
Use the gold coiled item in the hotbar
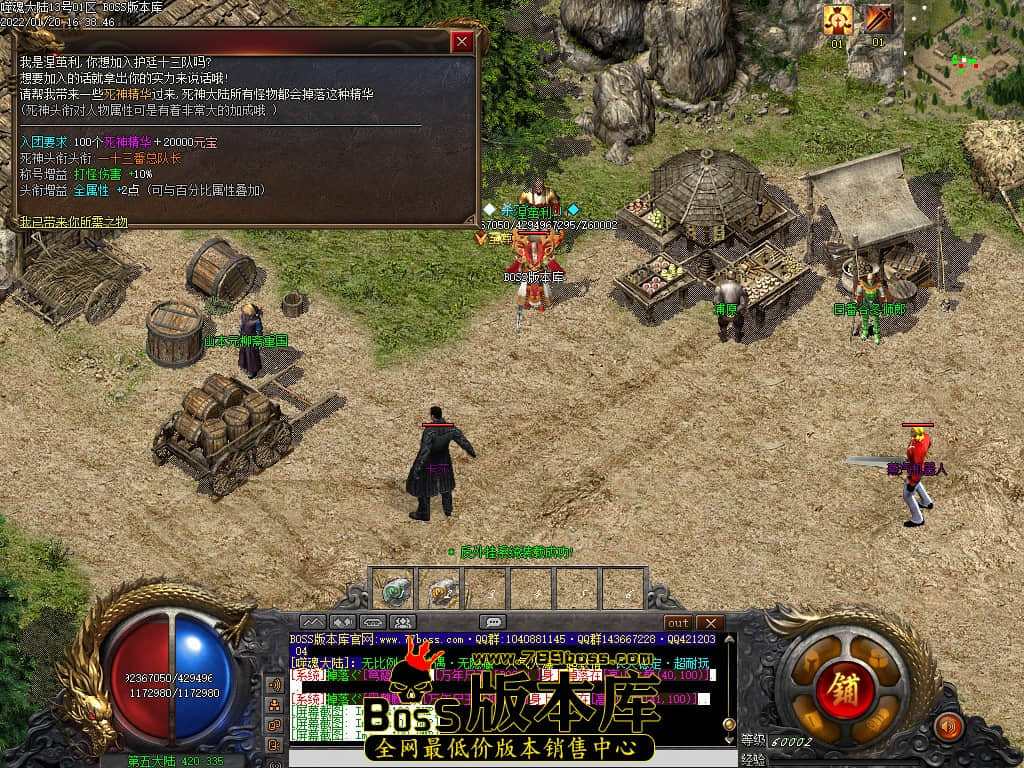click(443, 590)
